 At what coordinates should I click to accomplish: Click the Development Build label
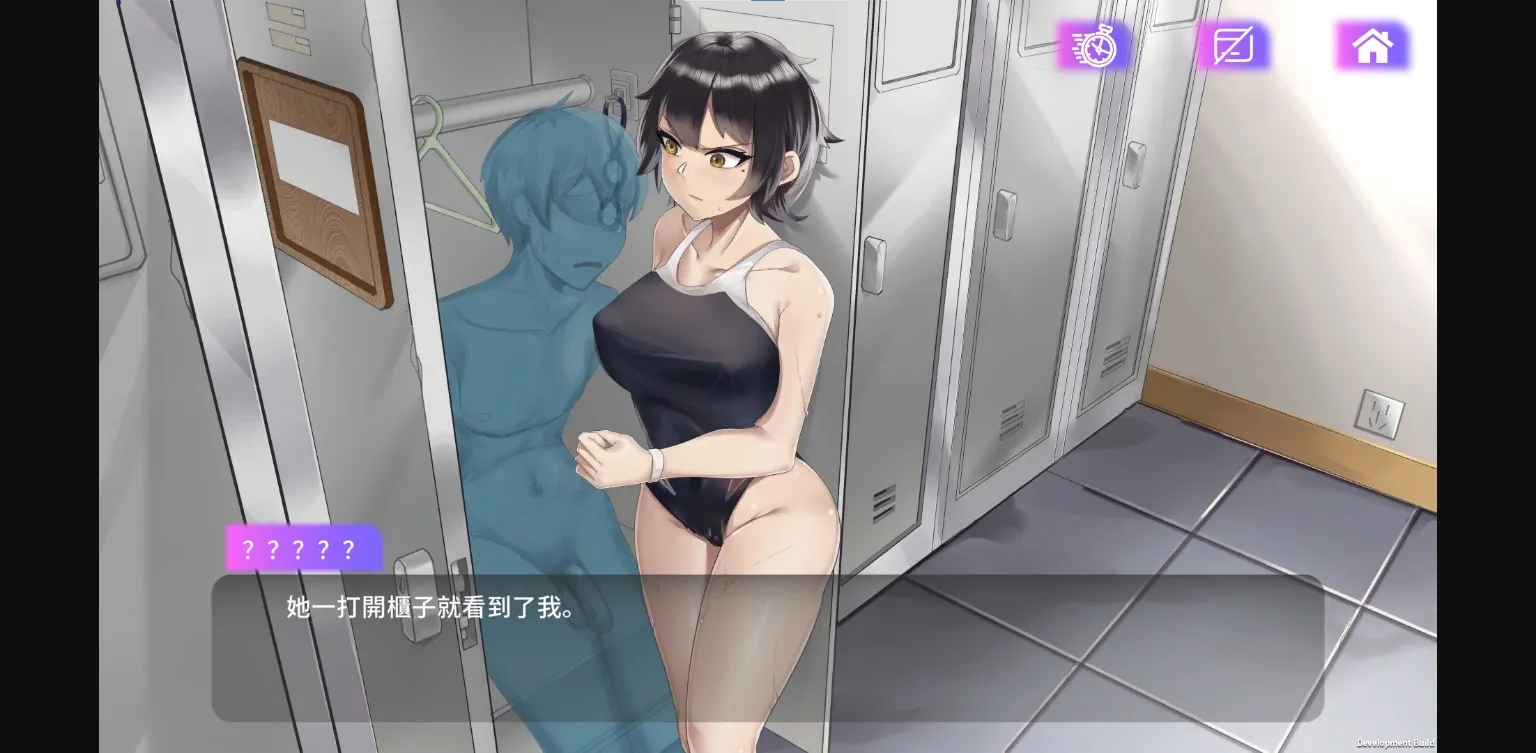tap(1394, 743)
